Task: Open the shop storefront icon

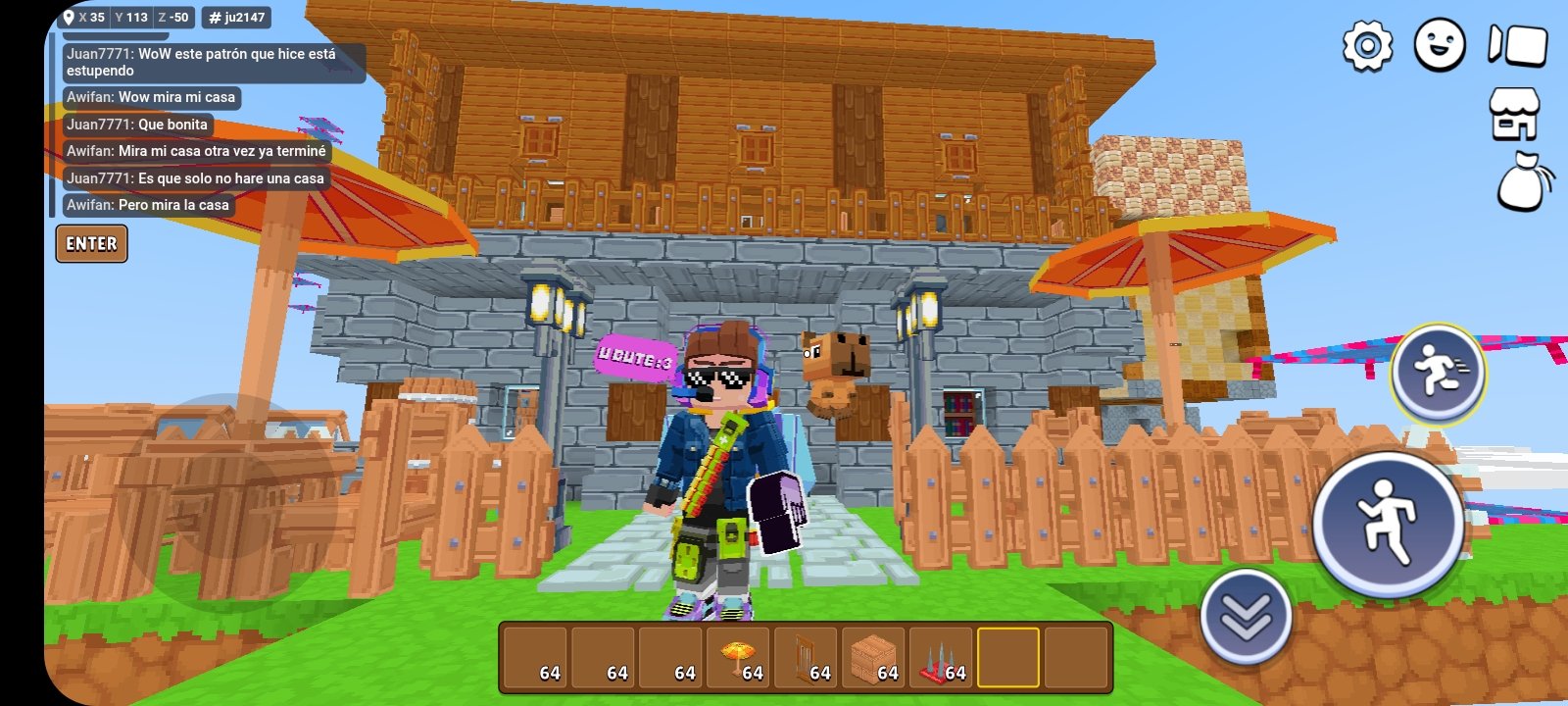Action: click(x=1514, y=114)
